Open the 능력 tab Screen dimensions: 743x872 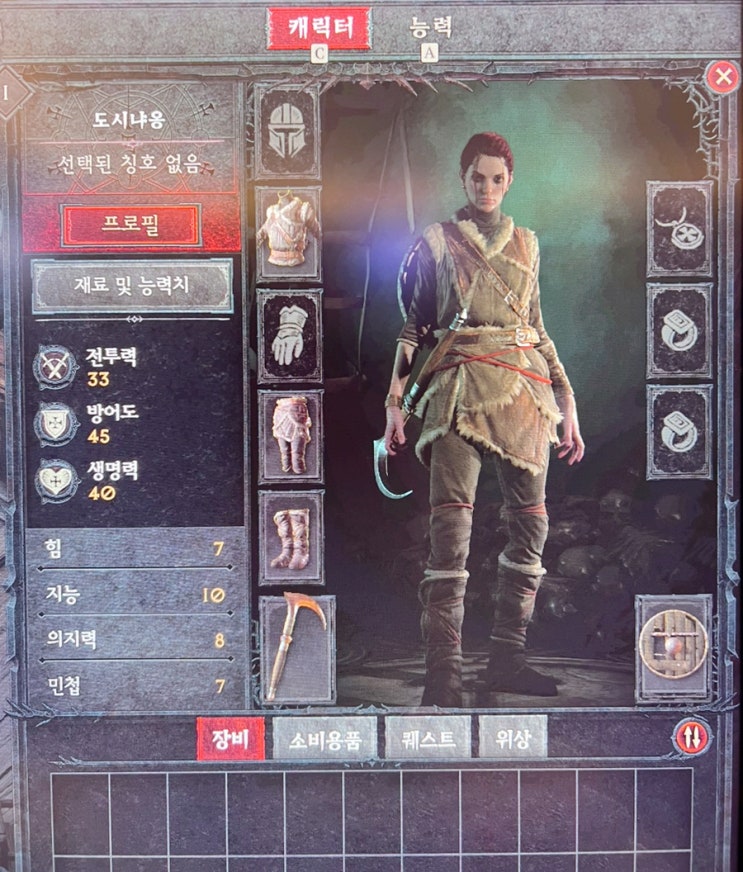pyautogui.click(x=431, y=27)
